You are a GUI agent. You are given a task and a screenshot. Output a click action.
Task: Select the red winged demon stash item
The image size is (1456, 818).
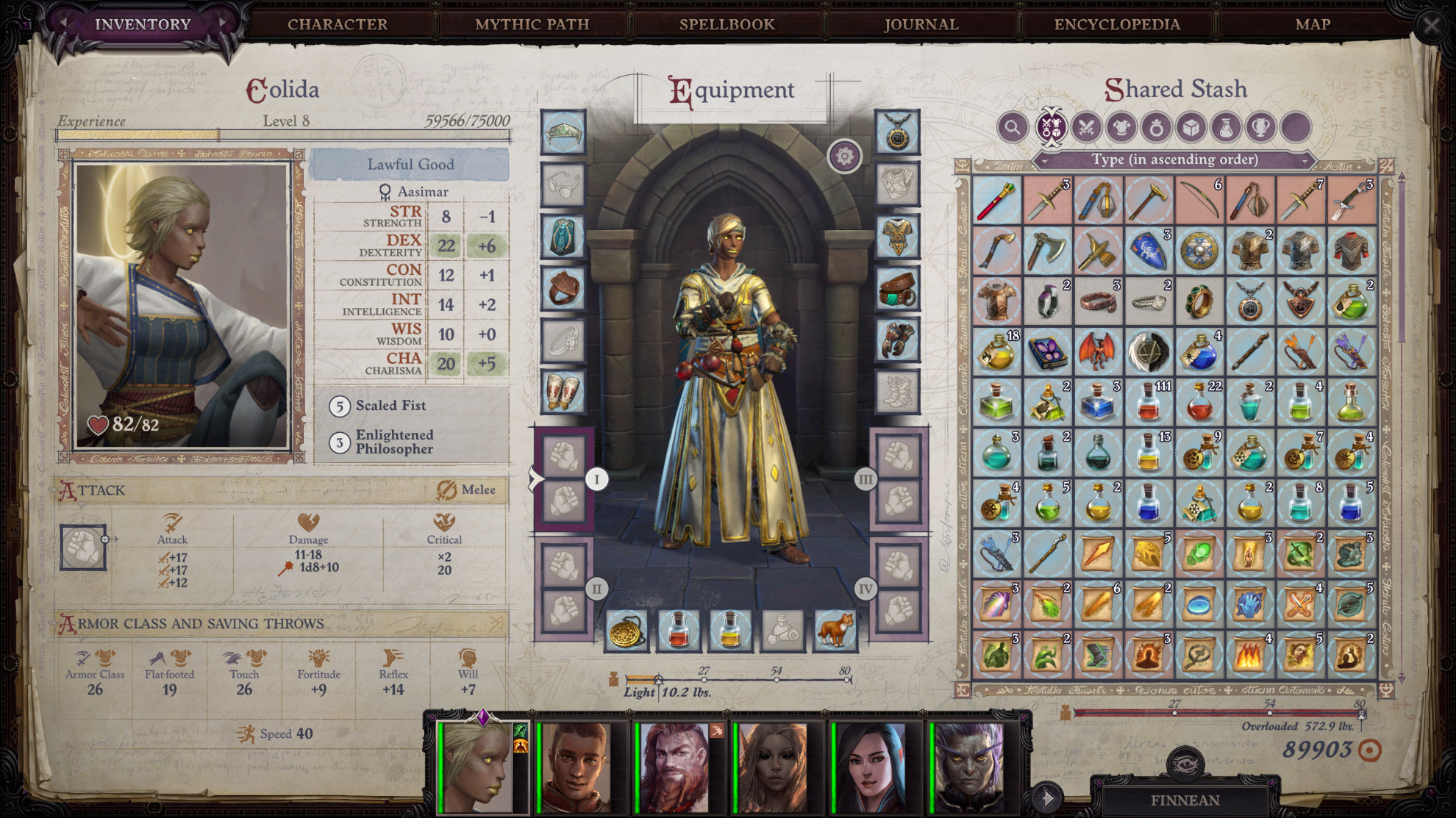1097,351
